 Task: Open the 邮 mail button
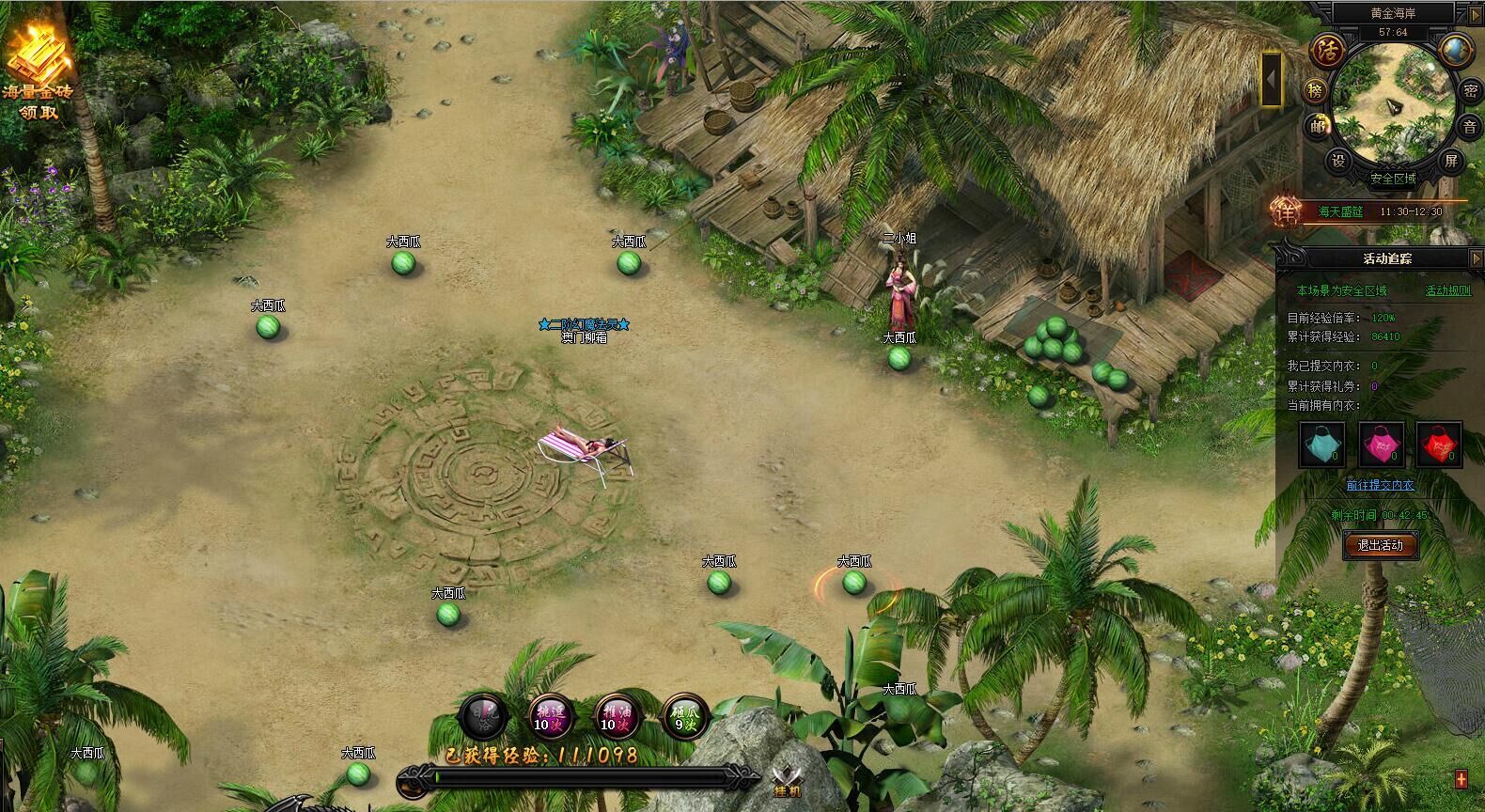(1316, 126)
